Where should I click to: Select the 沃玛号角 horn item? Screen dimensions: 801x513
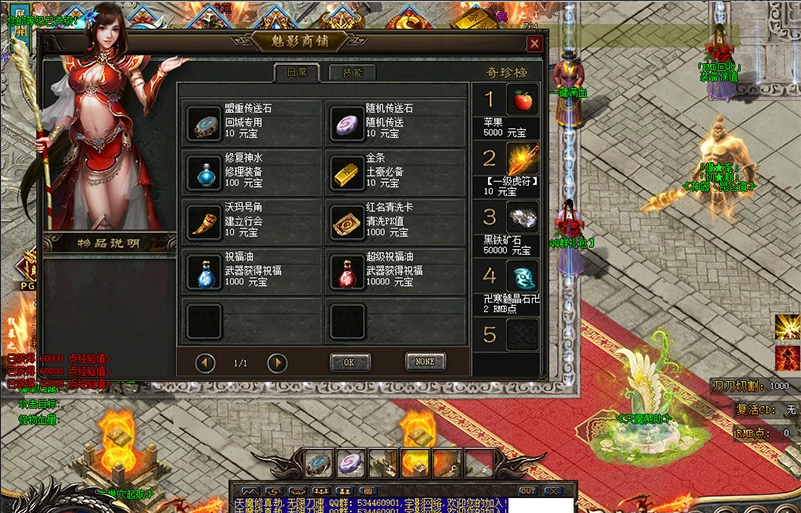[x=204, y=221]
